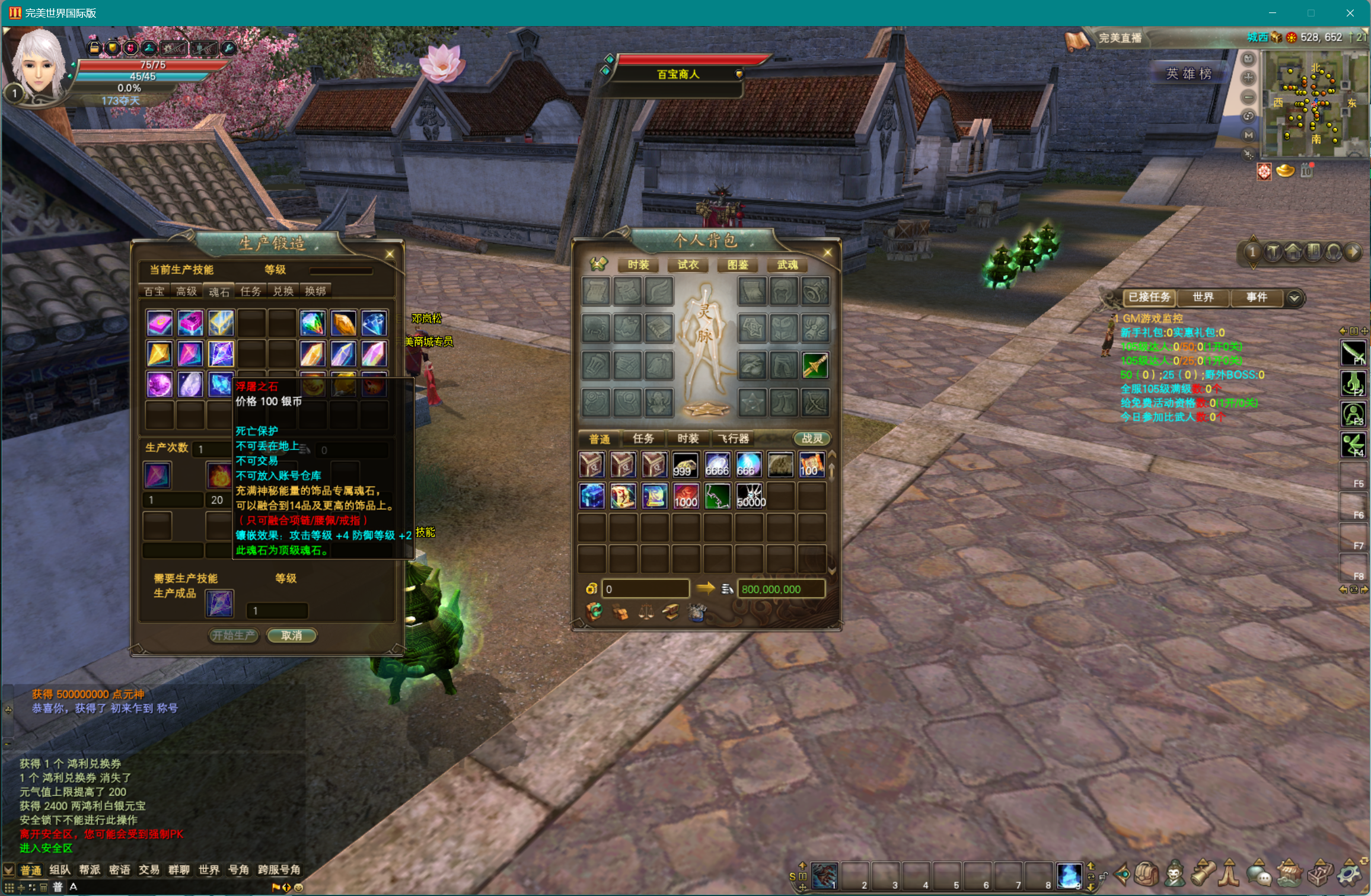The image size is (1371, 896).
Task: Switch to the 武魂 tab in backpack
Action: point(787,264)
